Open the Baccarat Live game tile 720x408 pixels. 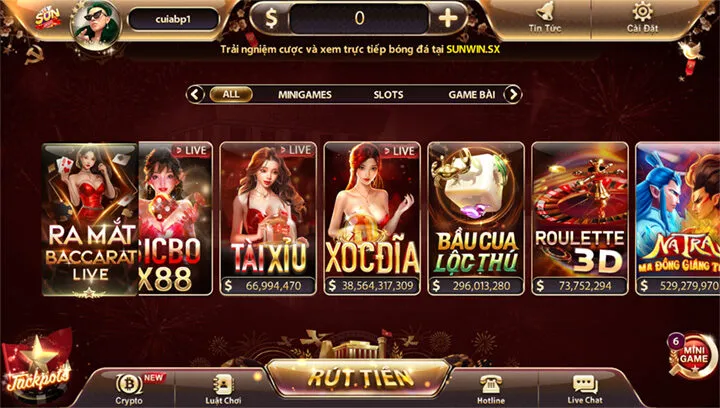89,218
